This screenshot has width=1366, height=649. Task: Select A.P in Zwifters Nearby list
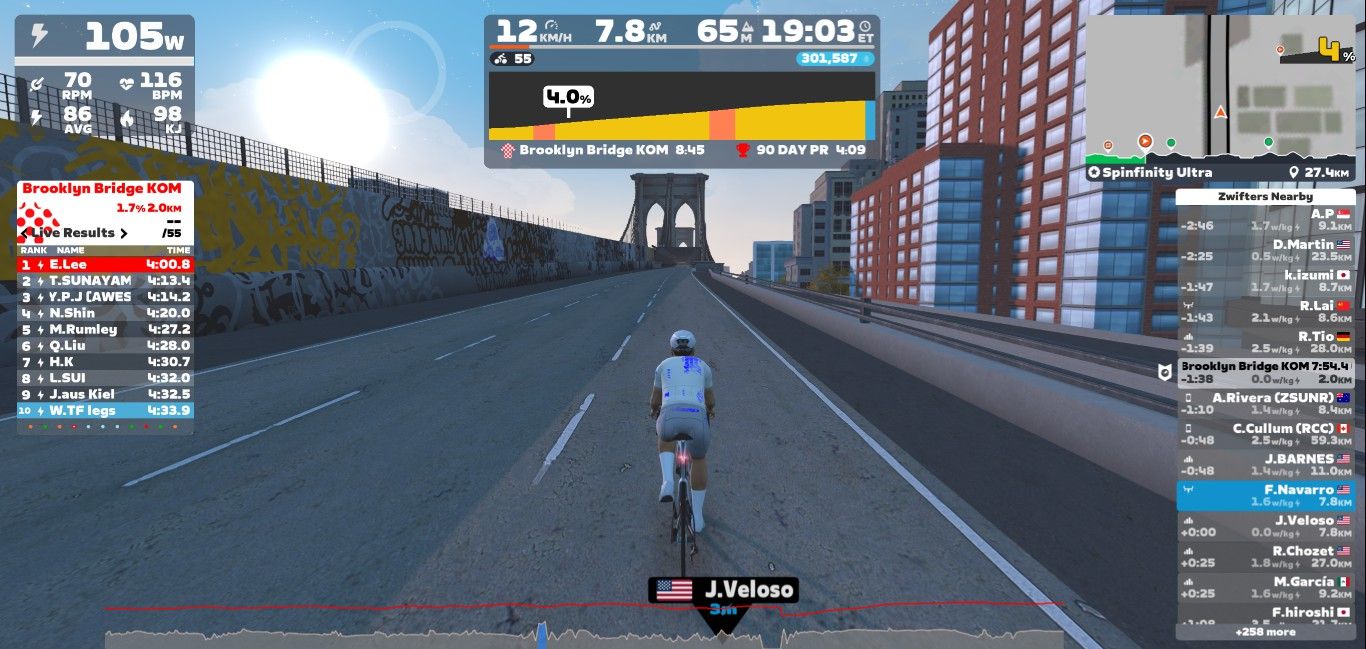[x=1266, y=219]
